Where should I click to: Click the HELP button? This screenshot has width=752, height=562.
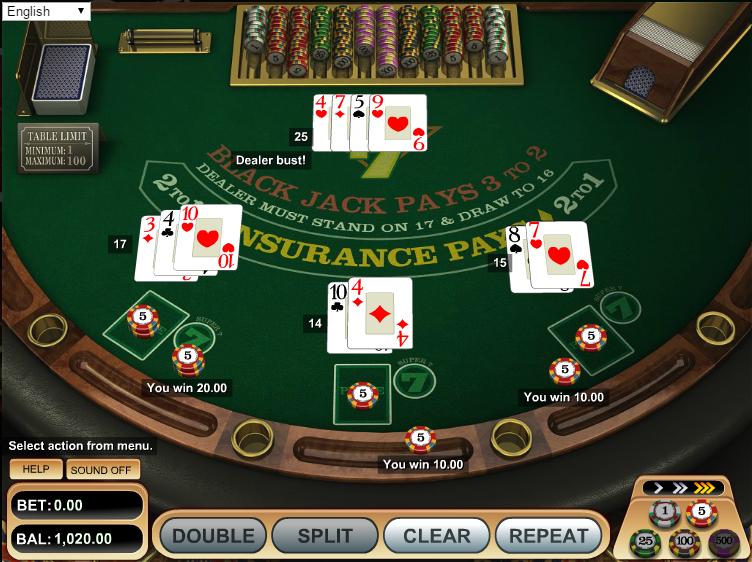(x=36, y=469)
